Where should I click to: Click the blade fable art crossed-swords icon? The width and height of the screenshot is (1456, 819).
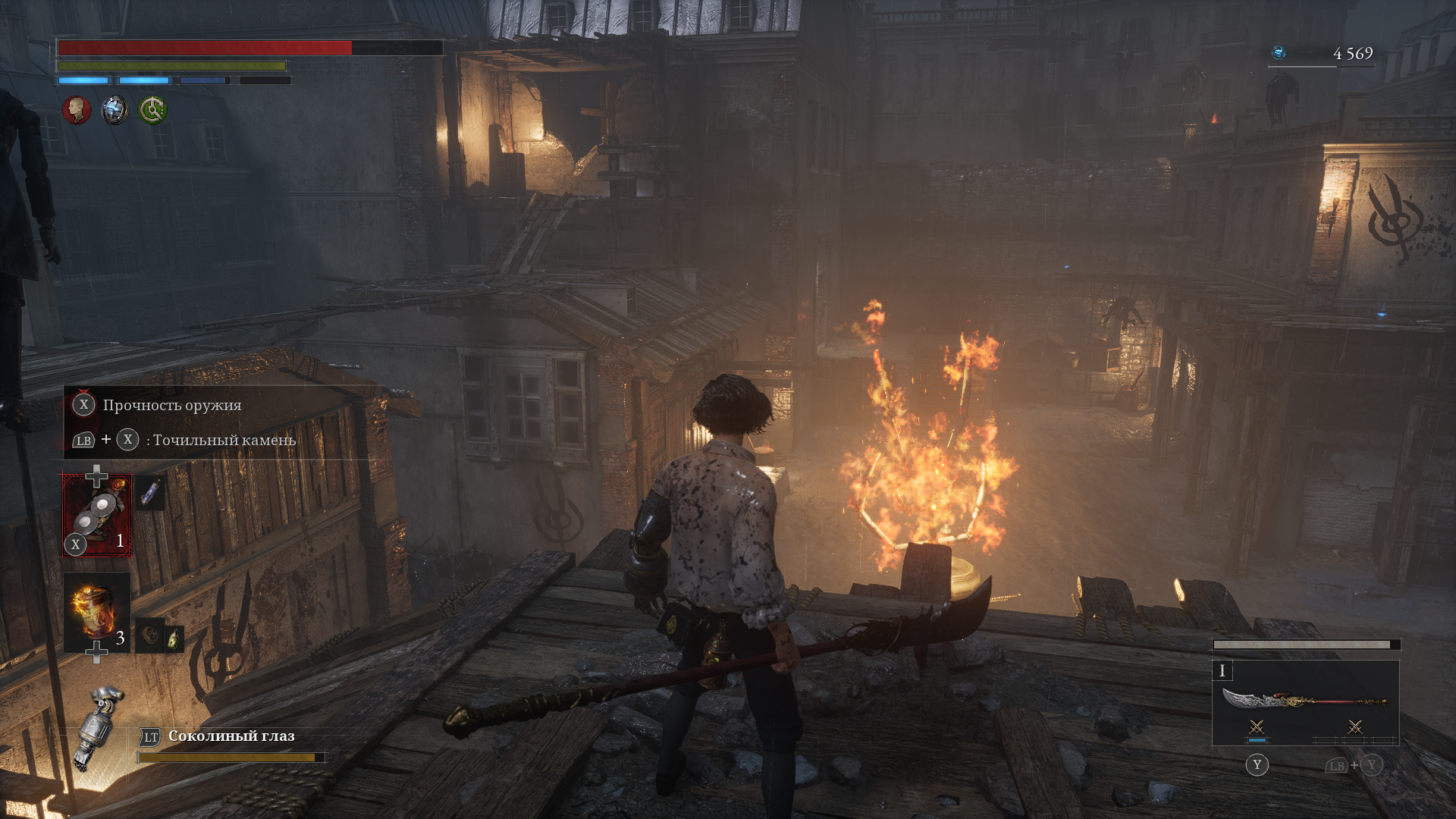point(1257,728)
